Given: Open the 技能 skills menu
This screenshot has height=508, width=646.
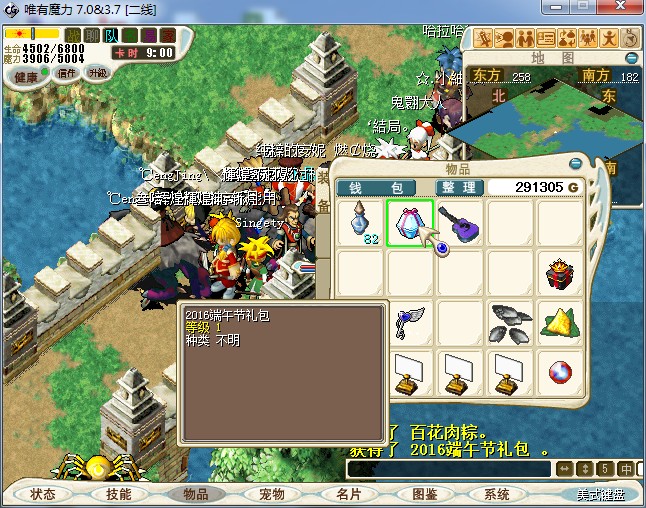Looking at the screenshot, I should click(x=119, y=494).
